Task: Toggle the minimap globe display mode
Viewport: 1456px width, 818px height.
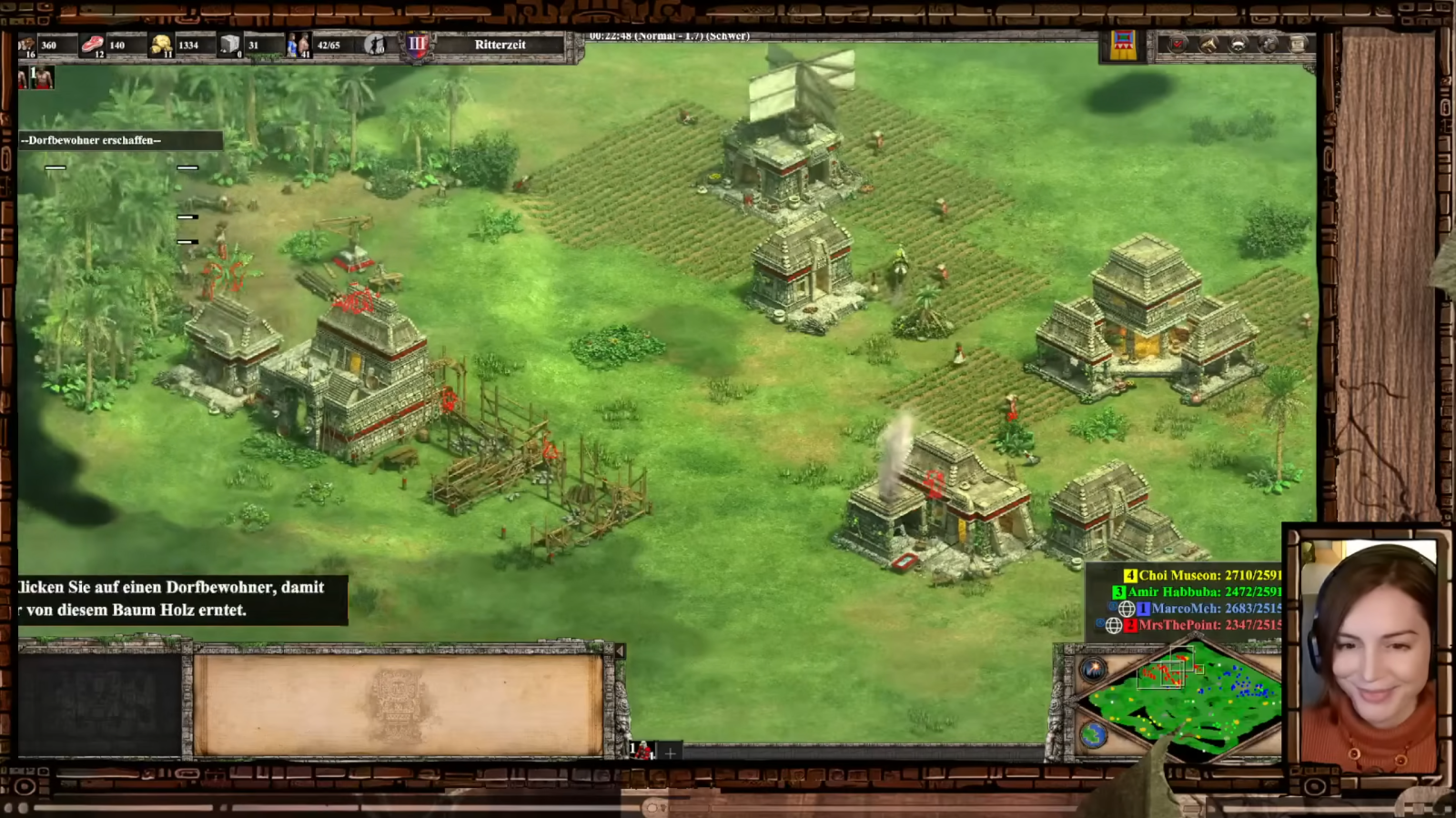Action: [x=1094, y=734]
